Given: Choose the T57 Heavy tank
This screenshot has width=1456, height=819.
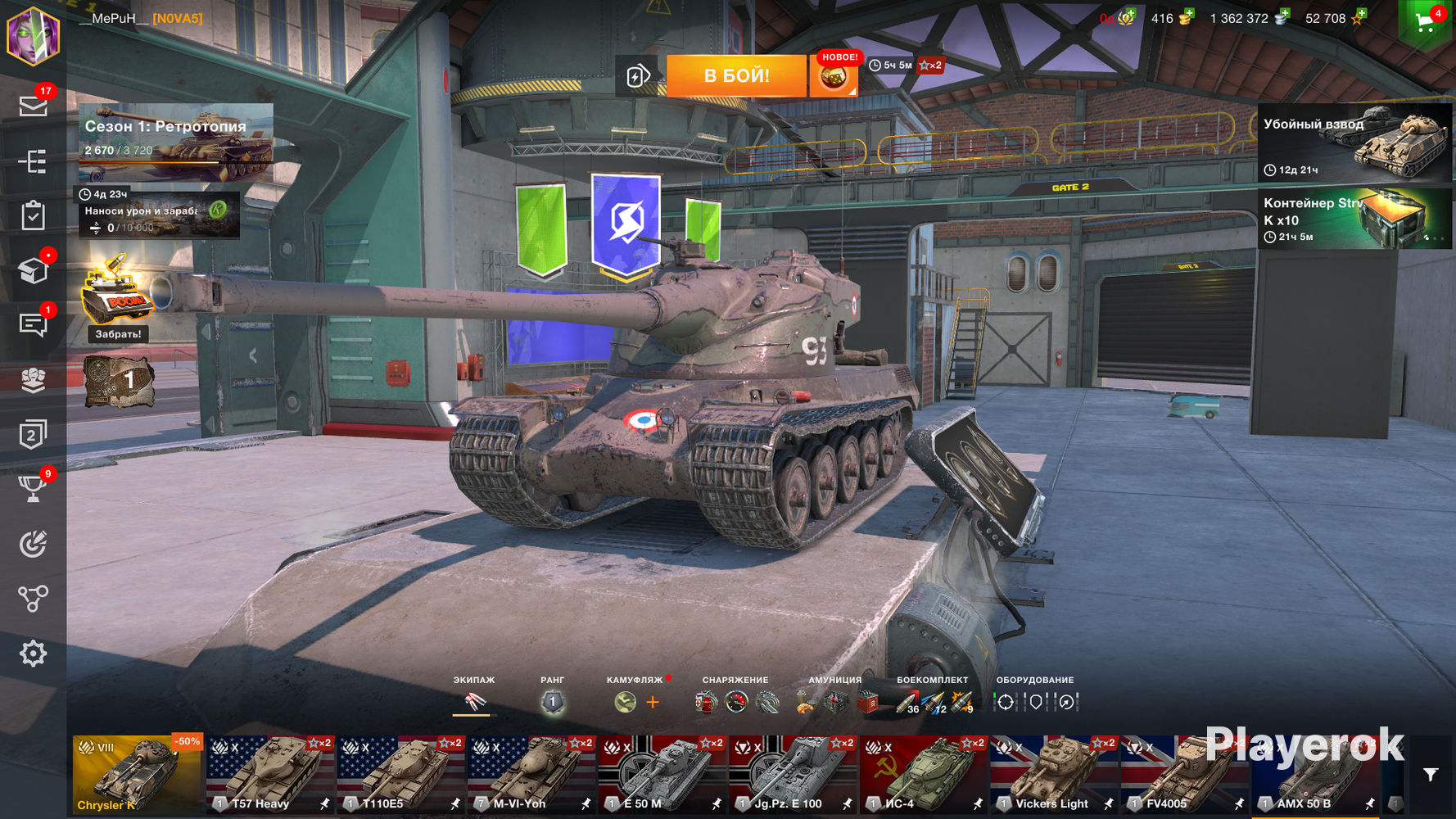Looking at the screenshot, I should [269, 774].
